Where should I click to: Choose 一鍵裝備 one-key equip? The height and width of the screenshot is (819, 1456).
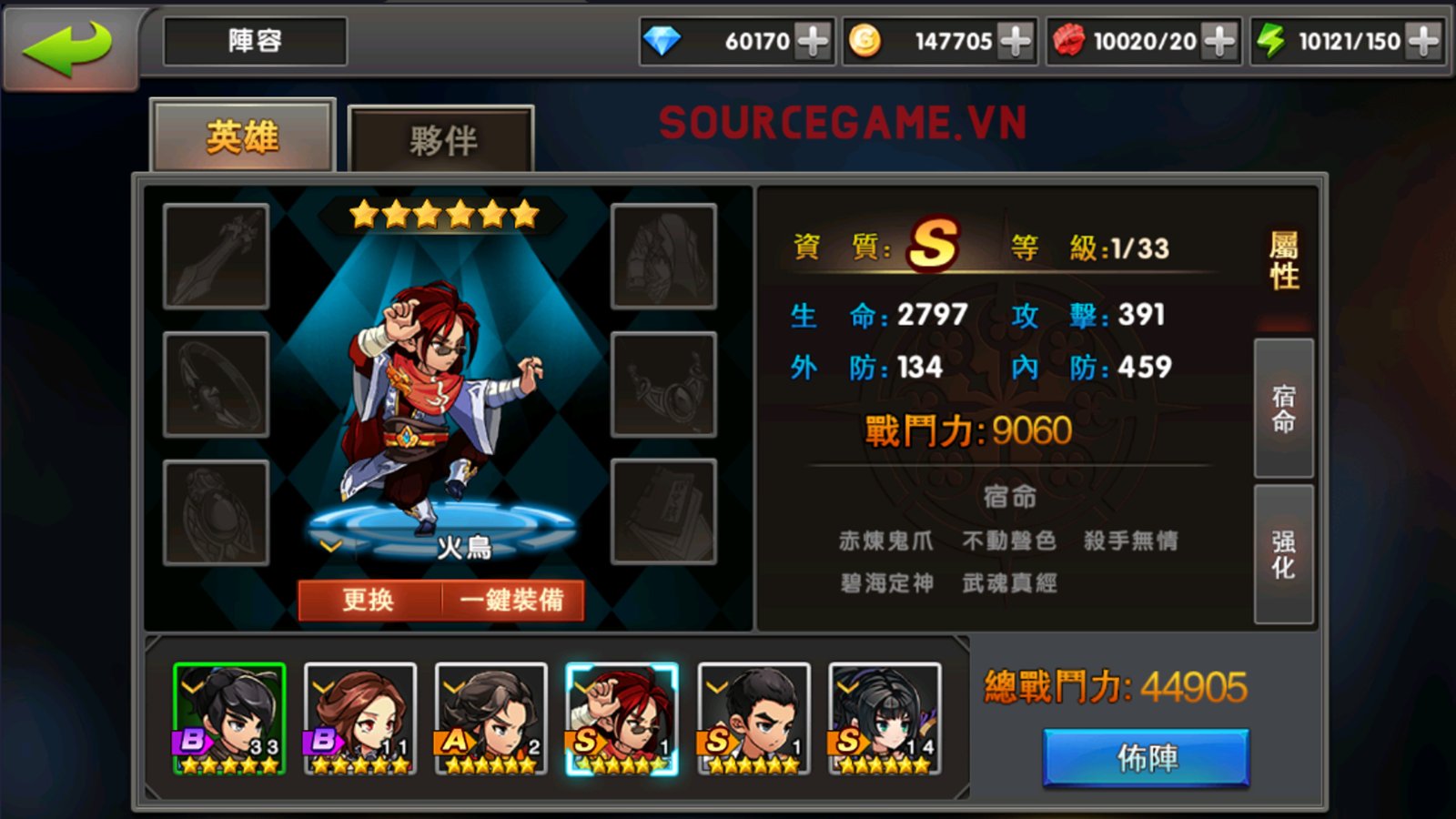512,600
